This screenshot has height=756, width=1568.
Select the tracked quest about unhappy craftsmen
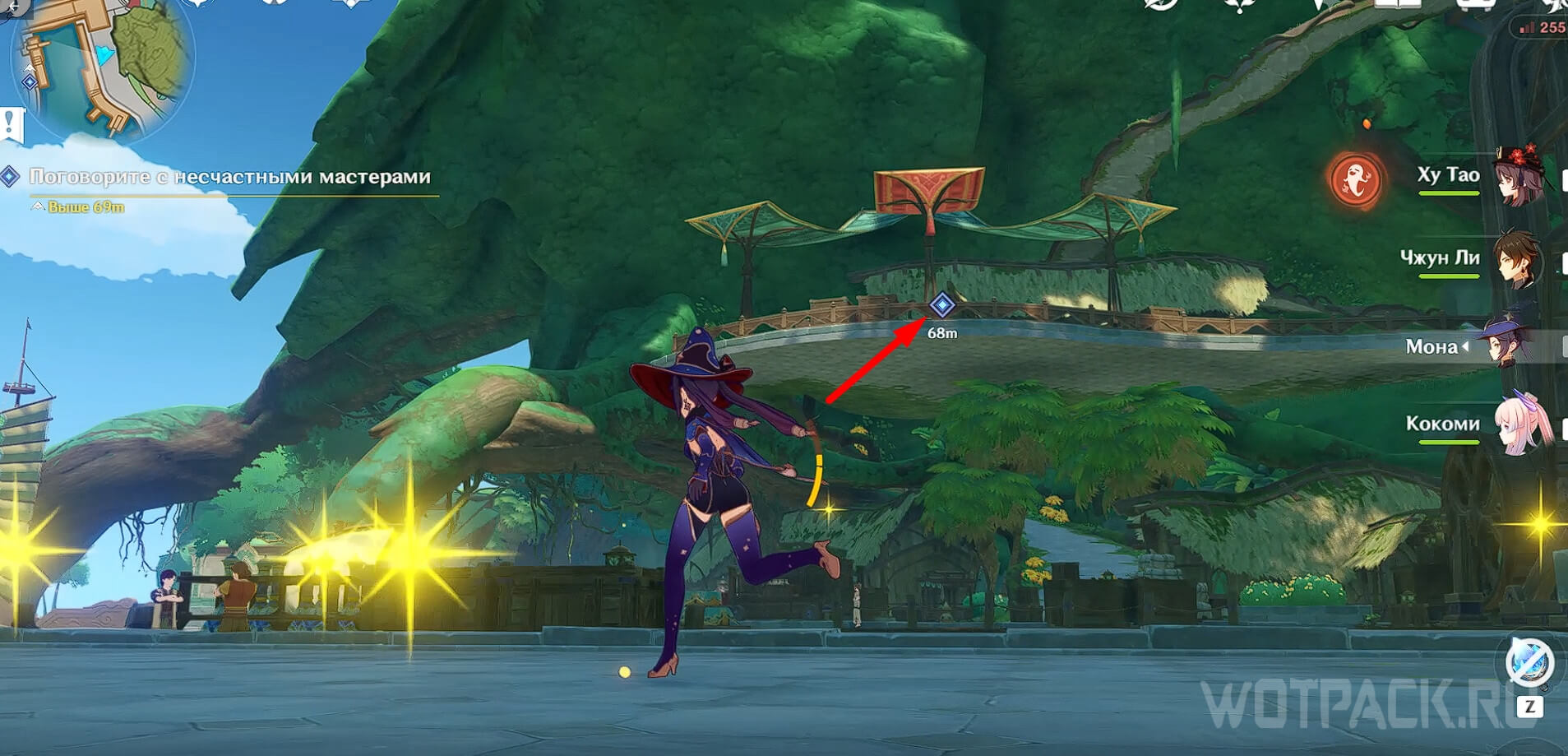(x=229, y=177)
